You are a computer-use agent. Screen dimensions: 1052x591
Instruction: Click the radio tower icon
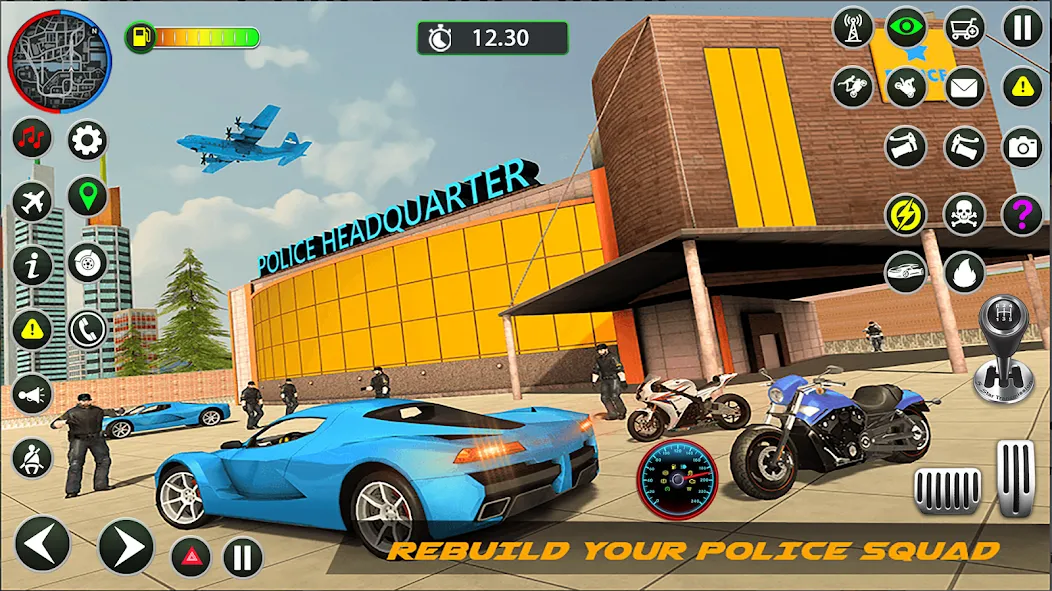click(x=853, y=27)
